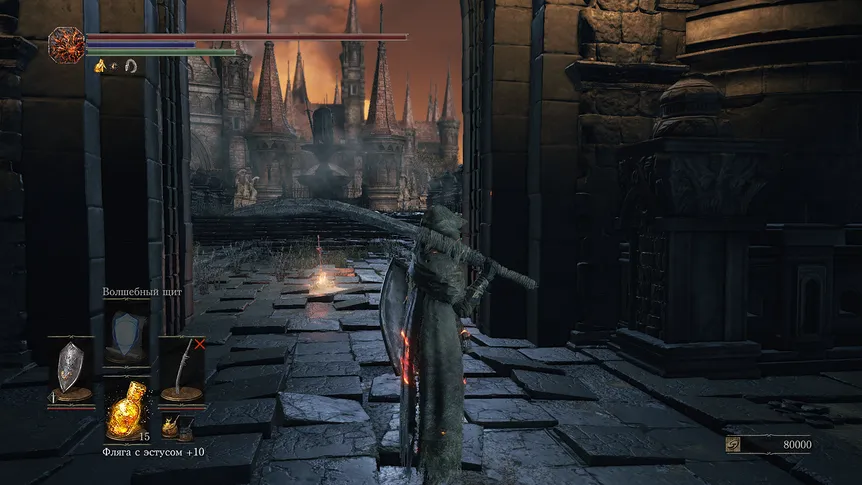Select the left-hand kite shield slot
Image resolution: width=862 pixels, height=485 pixels.
(71, 367)
